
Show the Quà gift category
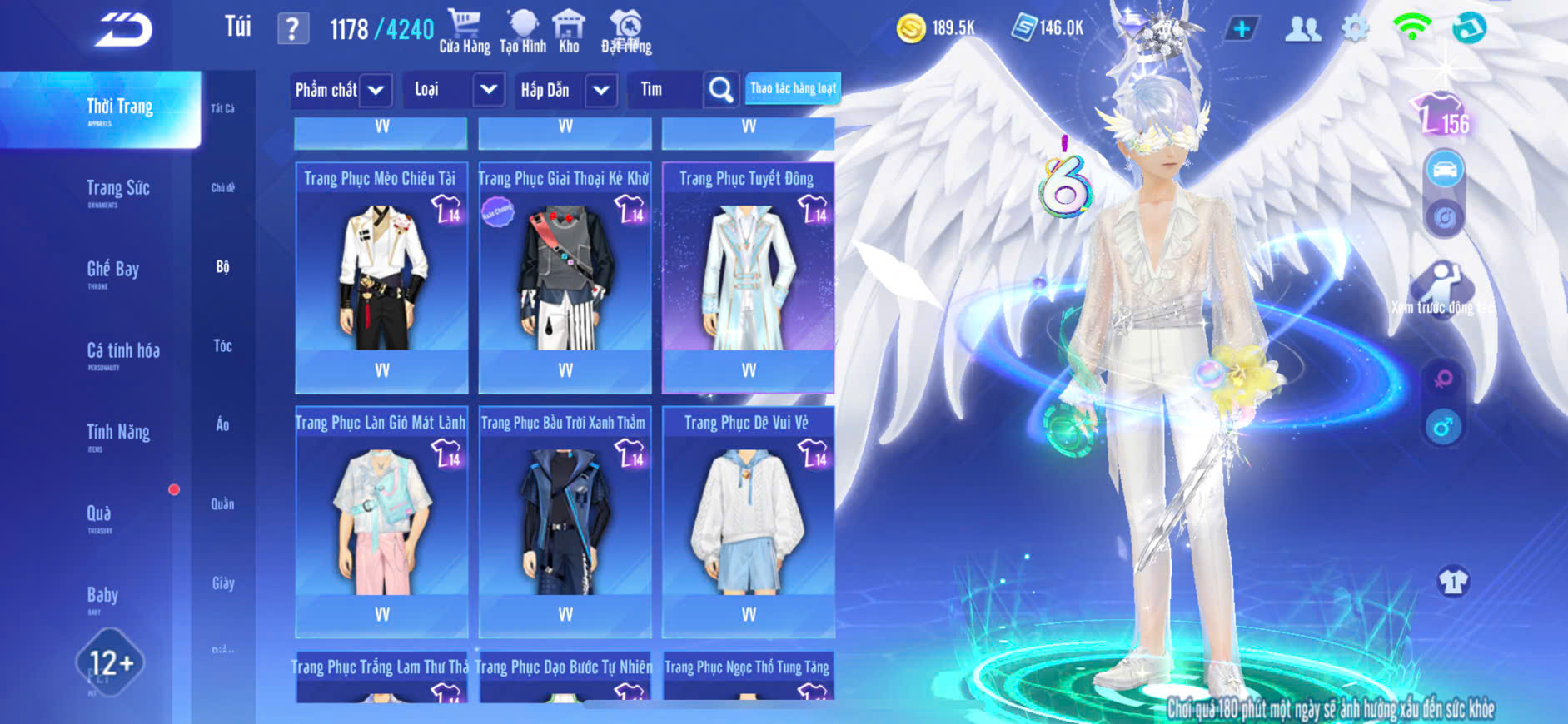tap(99, 515)
